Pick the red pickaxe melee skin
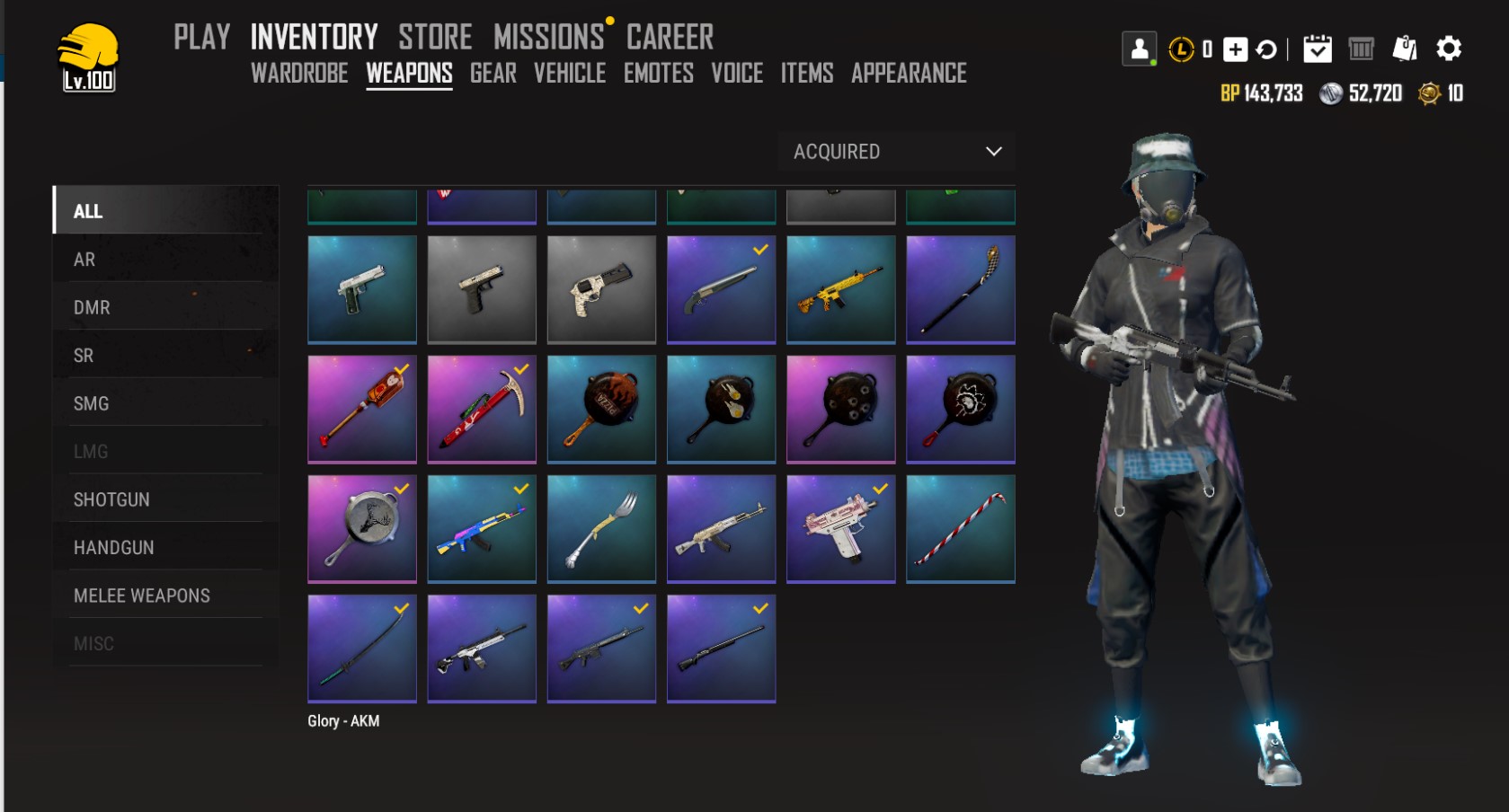1509x812 pixels. tap(482, 409)
